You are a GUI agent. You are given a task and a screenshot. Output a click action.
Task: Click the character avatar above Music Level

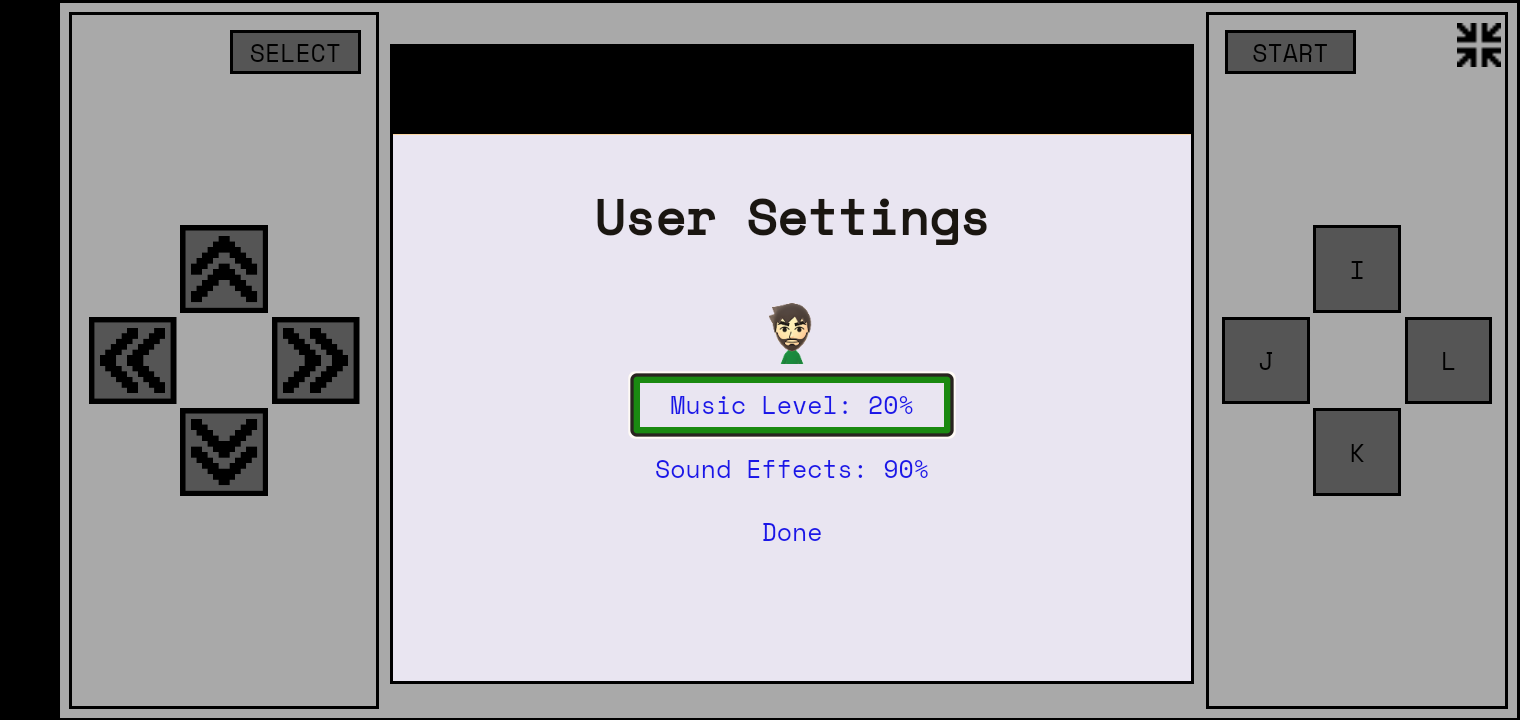click(x=791, y=330)
